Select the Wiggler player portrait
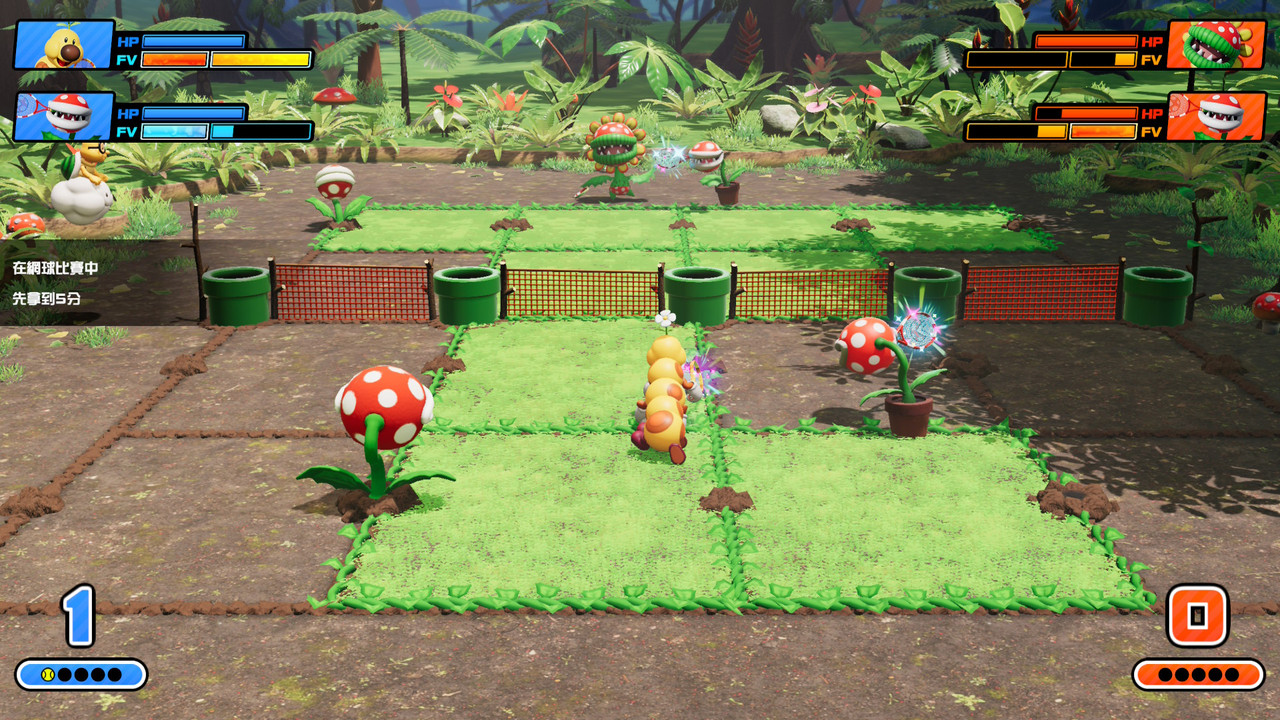The height and width of the screenshot is (720, 1280). coord(64,45)
